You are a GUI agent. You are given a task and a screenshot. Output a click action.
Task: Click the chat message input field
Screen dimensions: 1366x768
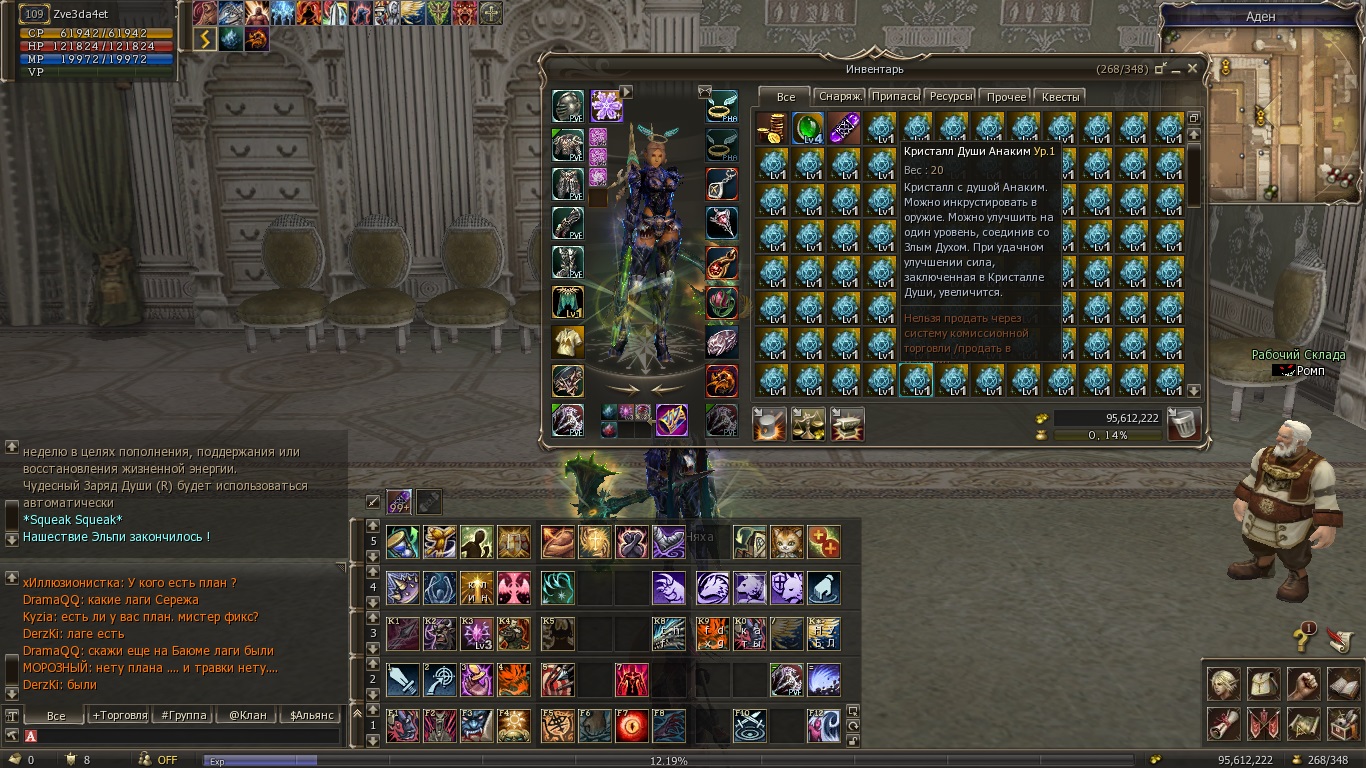(x=180, y=736)
